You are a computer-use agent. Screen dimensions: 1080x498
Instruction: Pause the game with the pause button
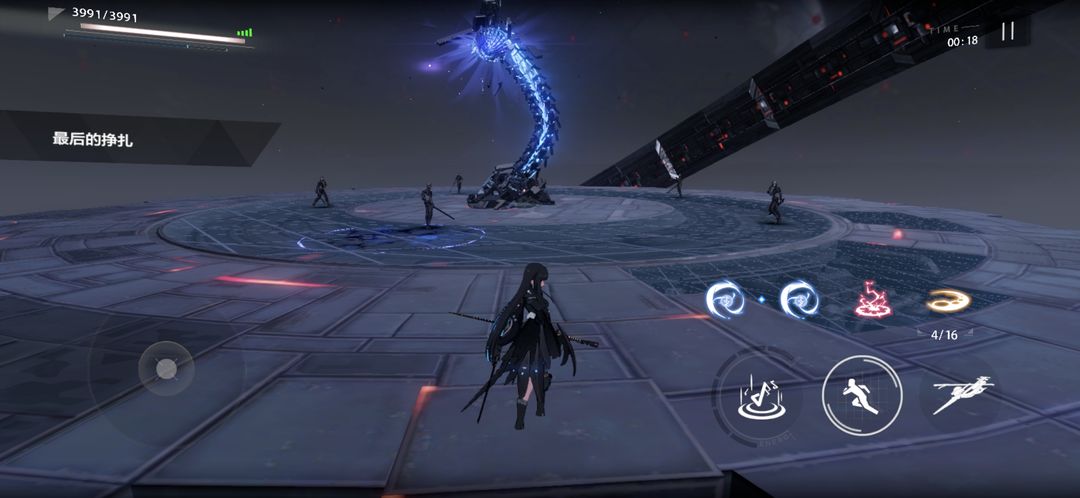coord(1007,31)
